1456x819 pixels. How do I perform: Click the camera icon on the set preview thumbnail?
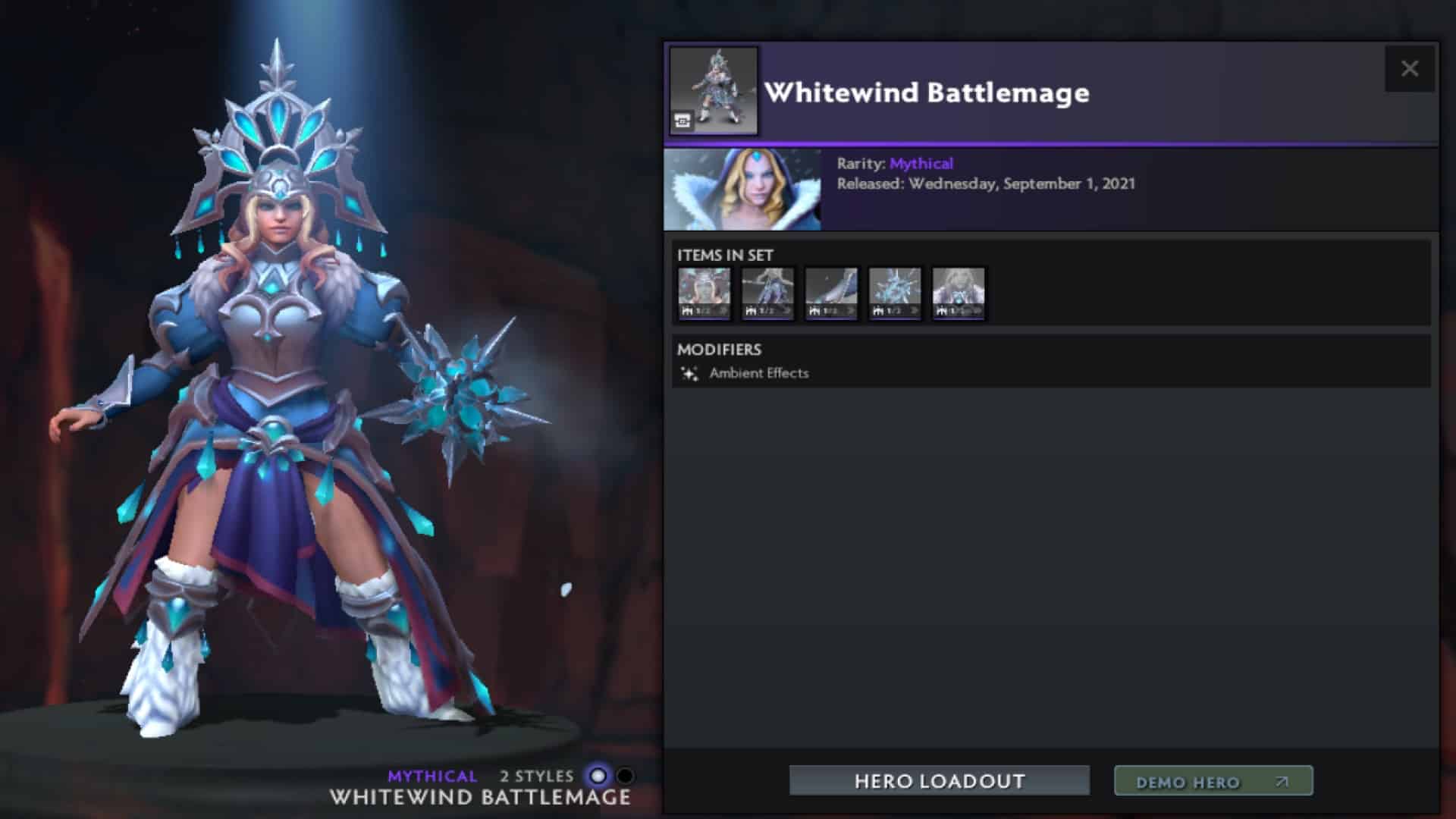[x=683, y=118]
